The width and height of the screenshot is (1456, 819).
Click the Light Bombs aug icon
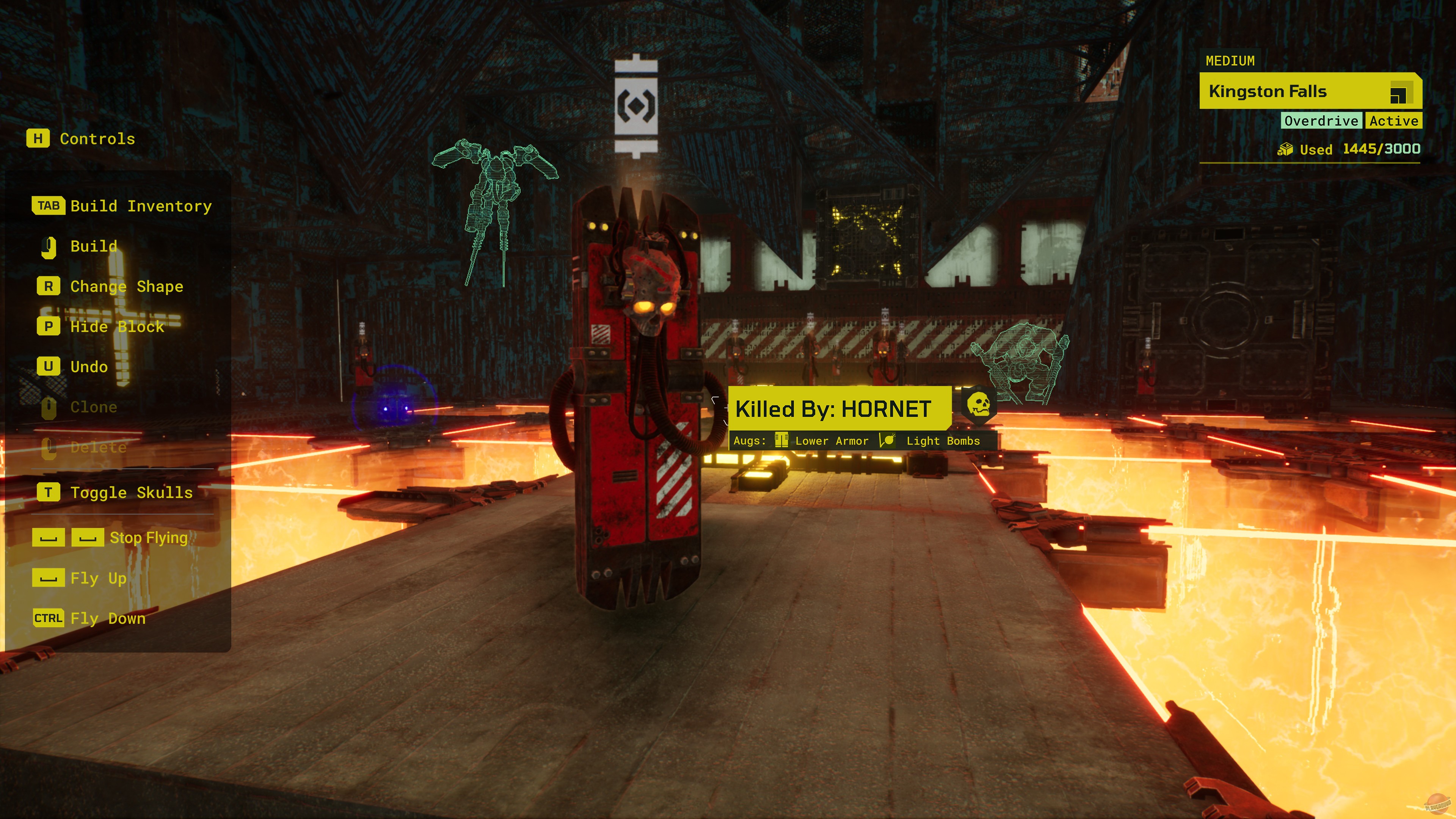(x=887, y=440)
